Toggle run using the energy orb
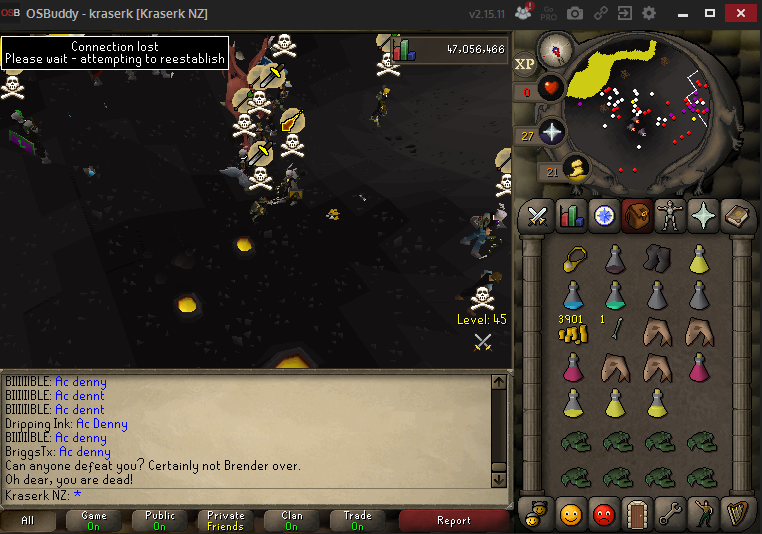 tap(578, 168)
